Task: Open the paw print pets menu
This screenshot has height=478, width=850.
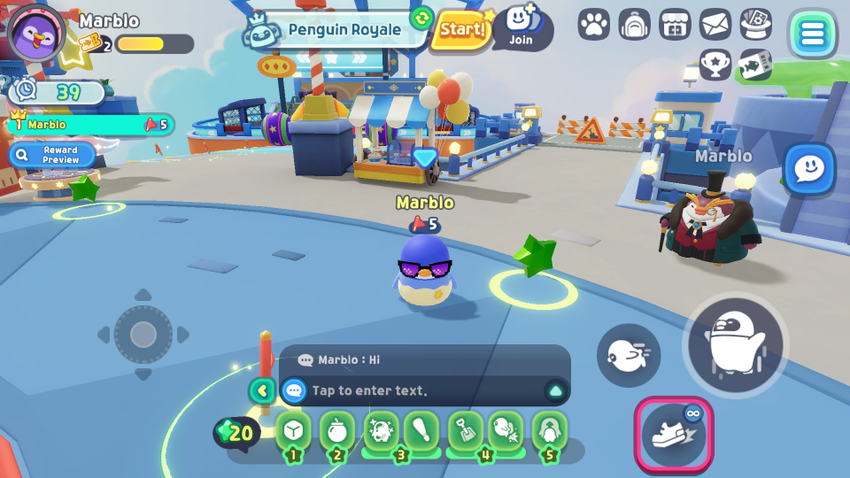Action: pos(594,25)
